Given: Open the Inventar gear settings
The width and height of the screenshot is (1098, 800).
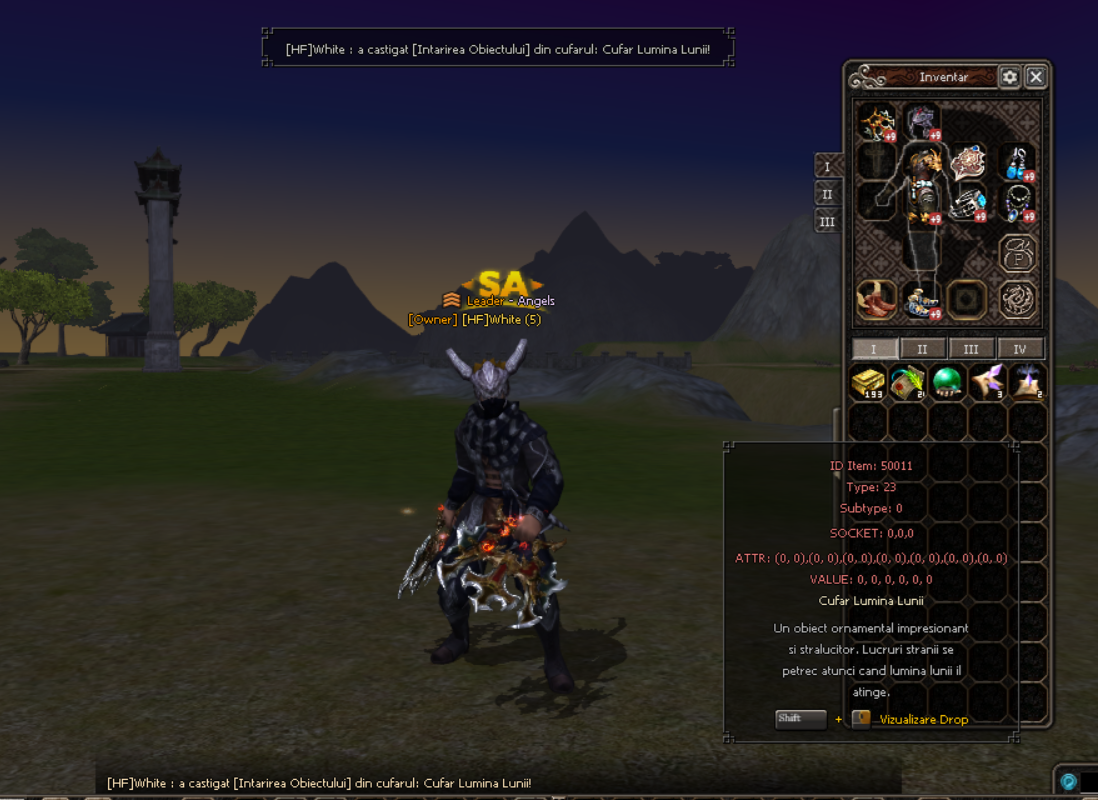Looking at the screenshot, I should 1009,77.
